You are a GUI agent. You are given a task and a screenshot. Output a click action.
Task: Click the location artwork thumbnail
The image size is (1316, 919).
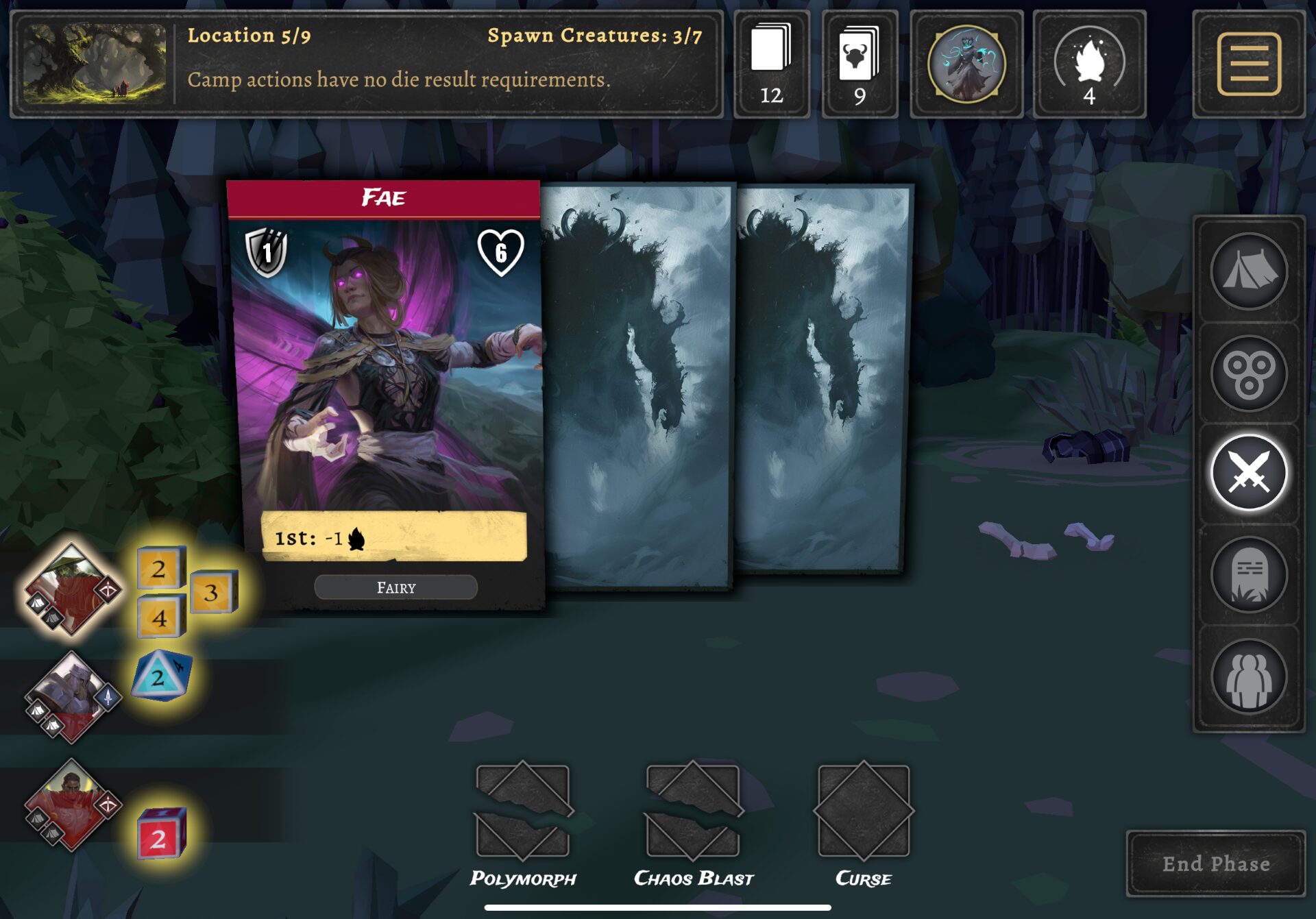[x=95, y=64]
